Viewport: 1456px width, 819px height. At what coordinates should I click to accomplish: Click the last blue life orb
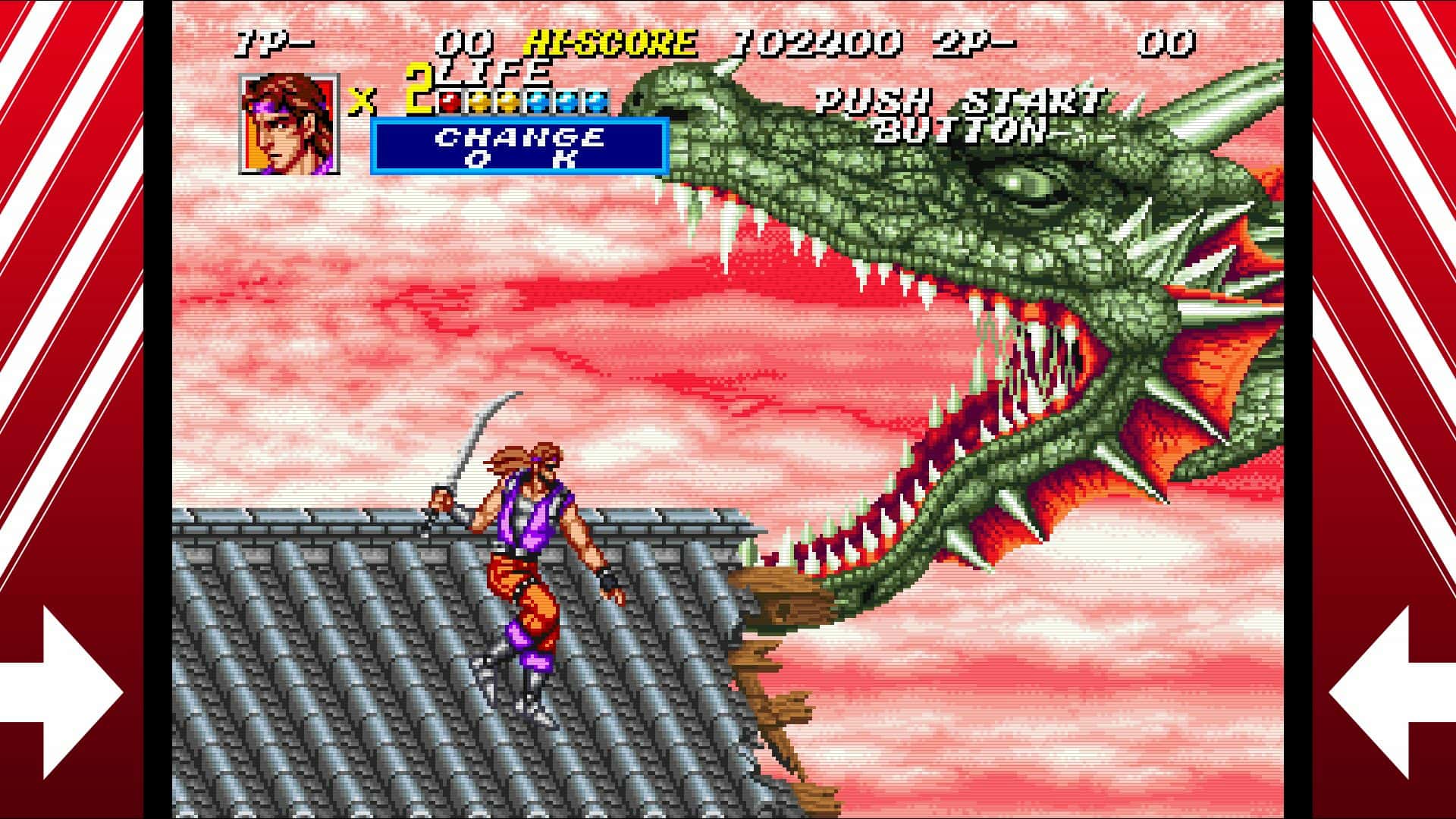point(597,102)
